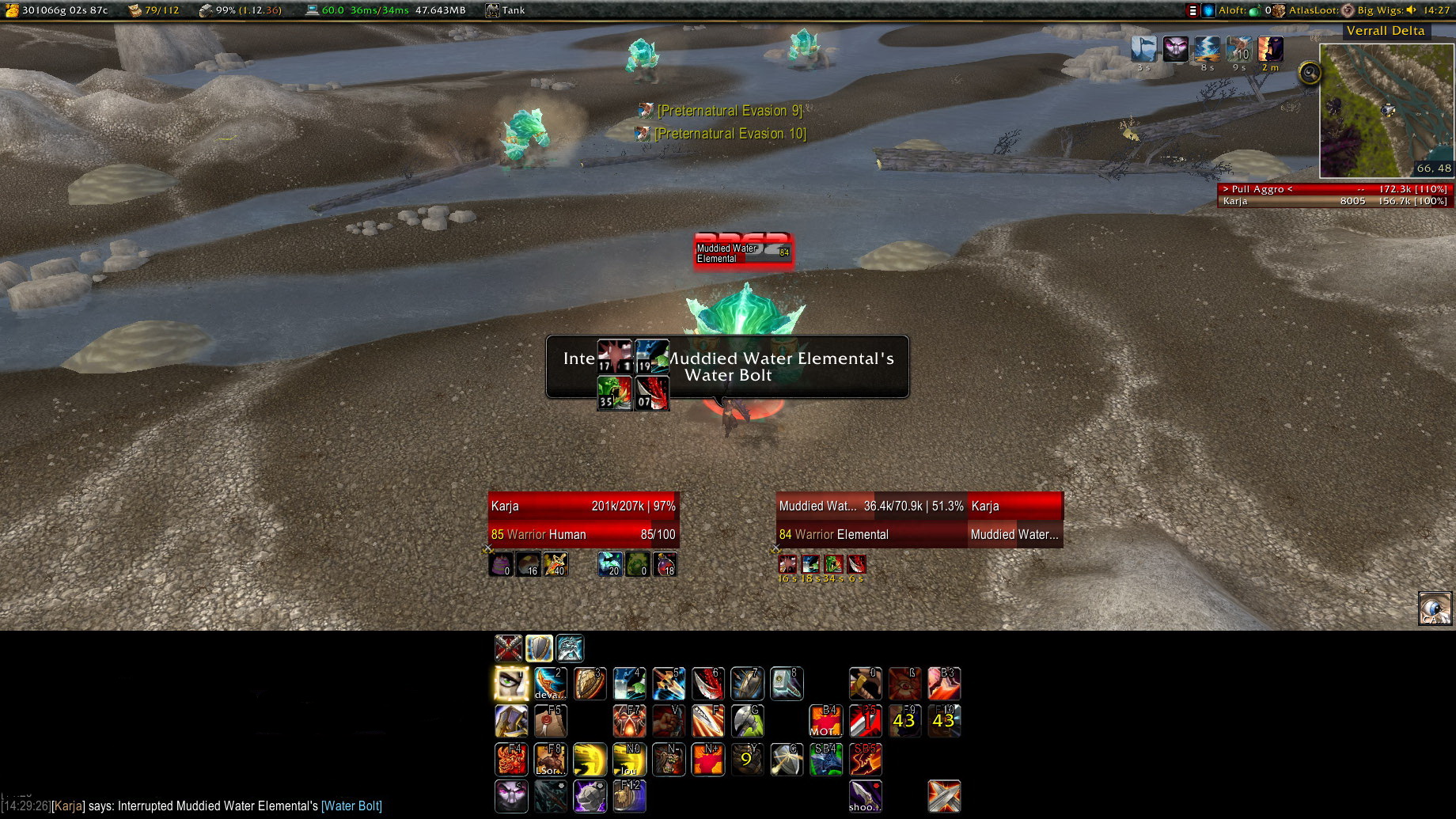
Task: Activate the horned demon mask ability on F7
Action: pos(629,721)
